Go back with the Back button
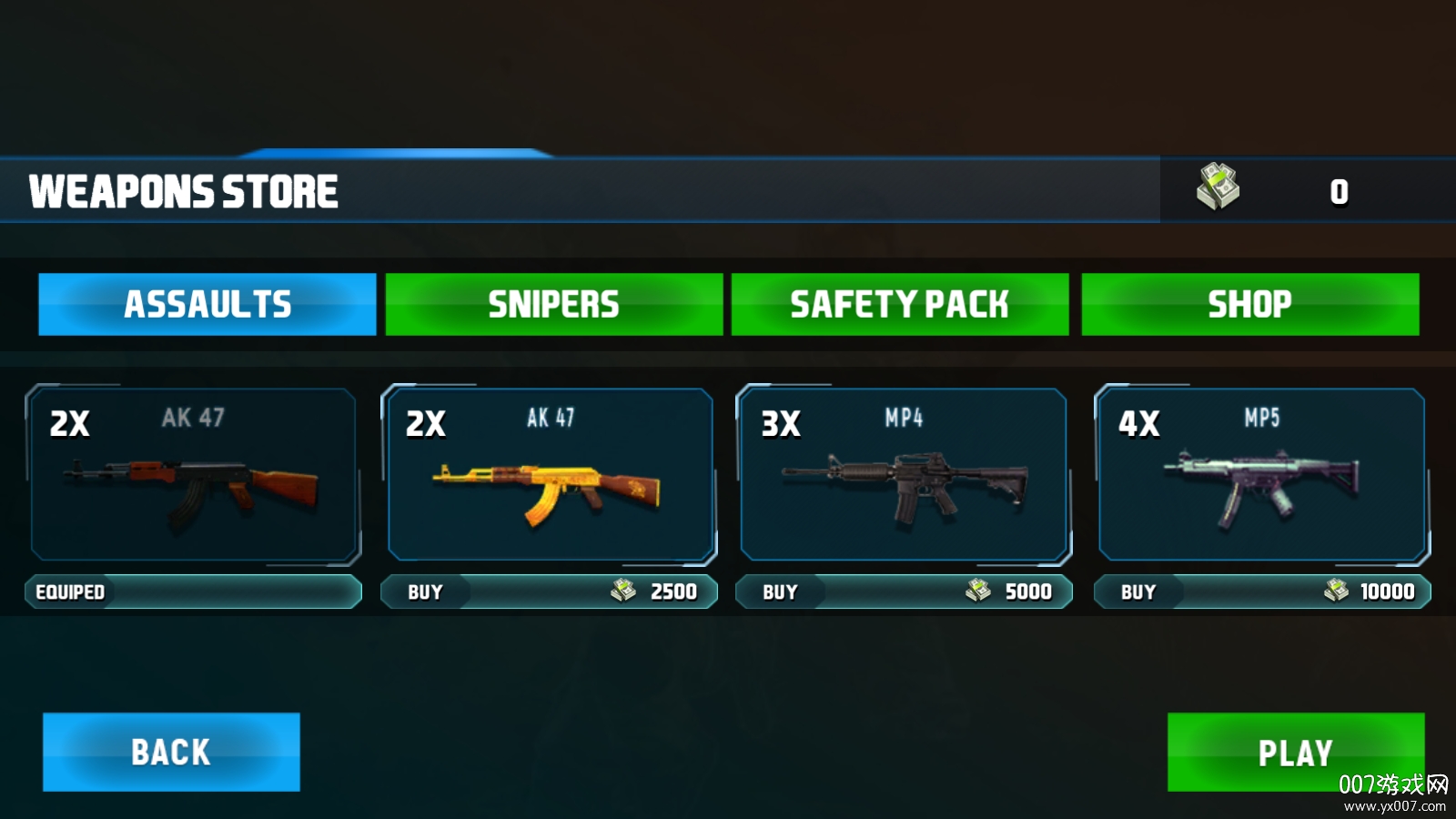 pos(171,752)
